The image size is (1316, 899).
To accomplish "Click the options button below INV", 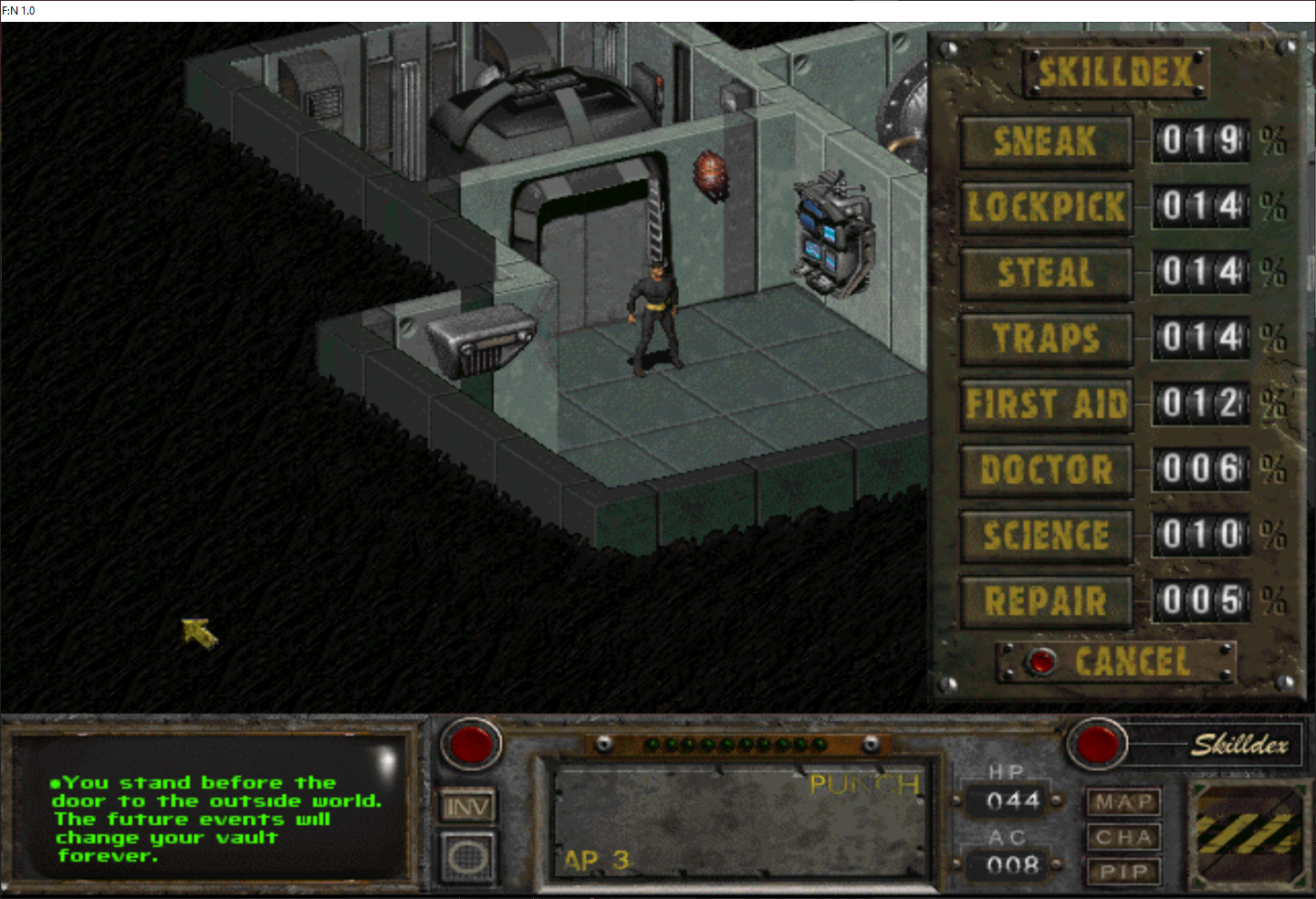I will click(467, 857).
